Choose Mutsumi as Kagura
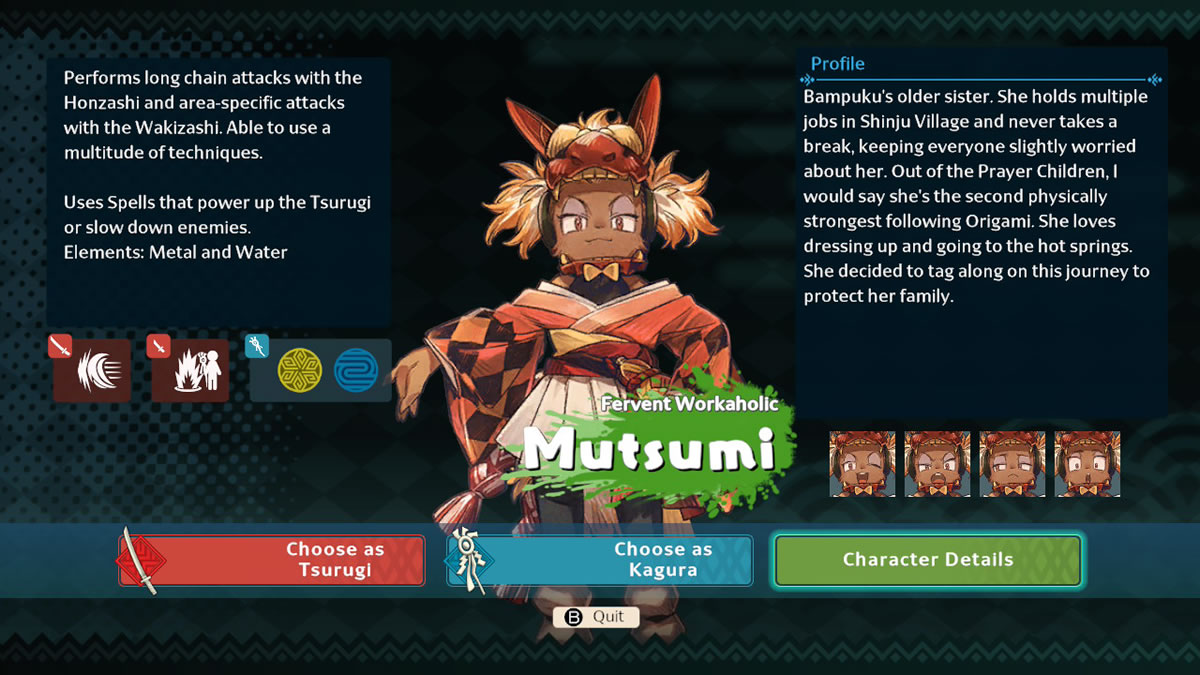1200x675 pixels. click(600, 560)
